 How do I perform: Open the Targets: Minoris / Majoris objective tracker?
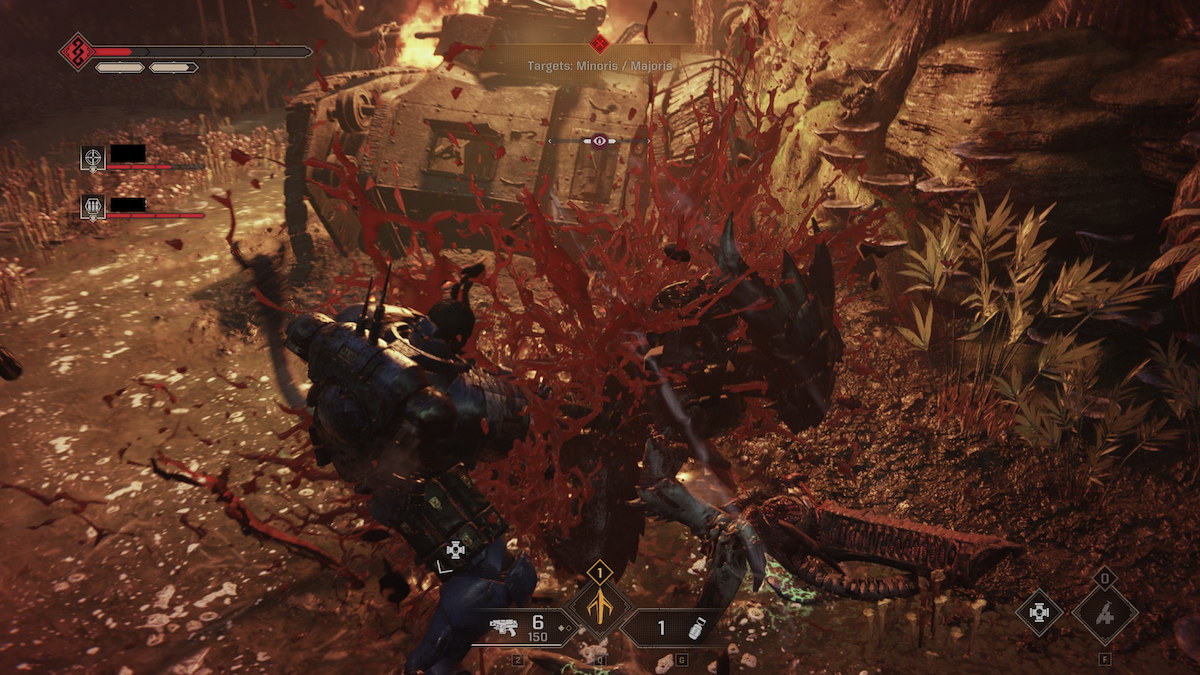600,66
